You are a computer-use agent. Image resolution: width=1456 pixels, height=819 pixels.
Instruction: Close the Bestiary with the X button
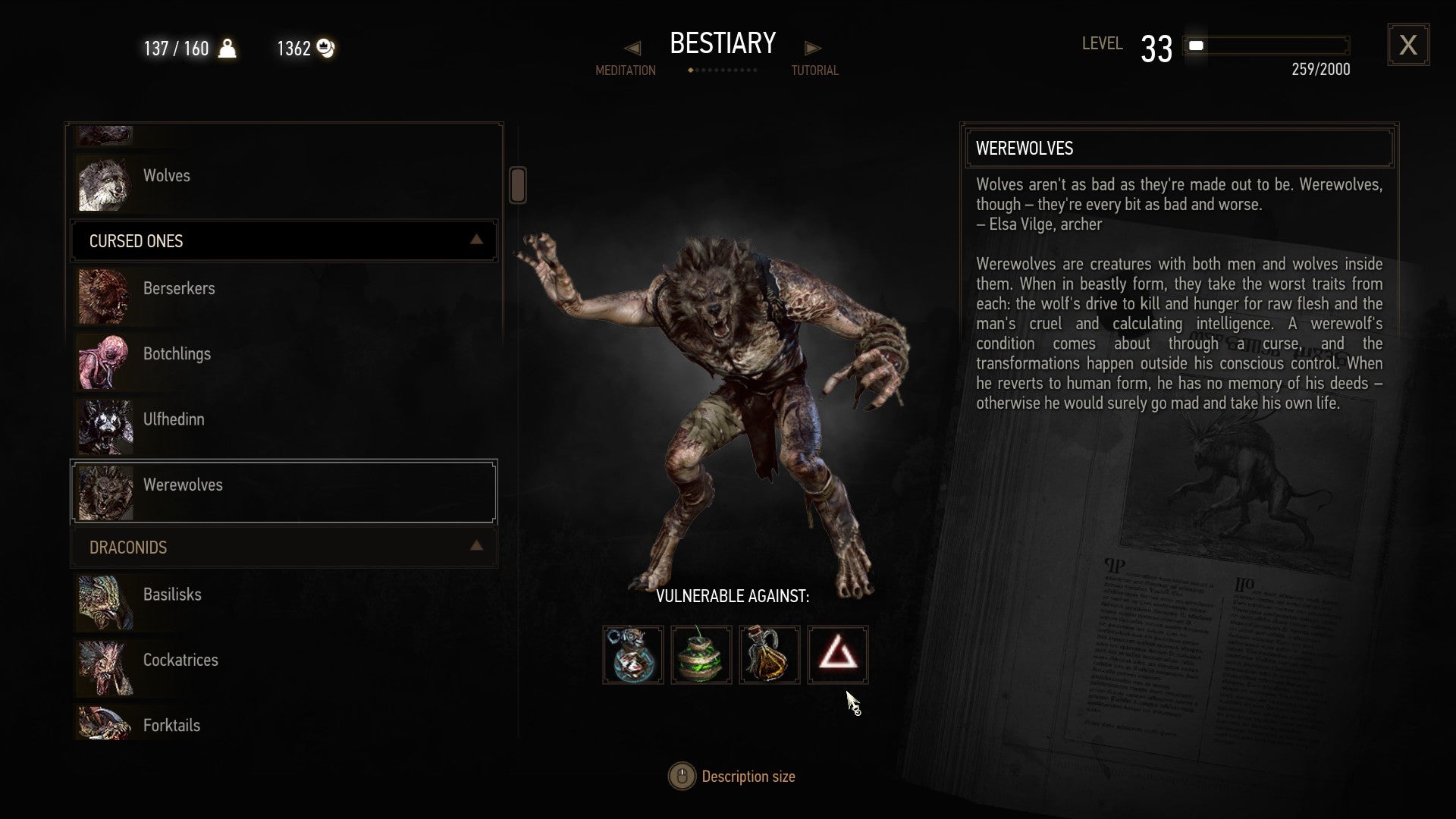[1408, 45]
